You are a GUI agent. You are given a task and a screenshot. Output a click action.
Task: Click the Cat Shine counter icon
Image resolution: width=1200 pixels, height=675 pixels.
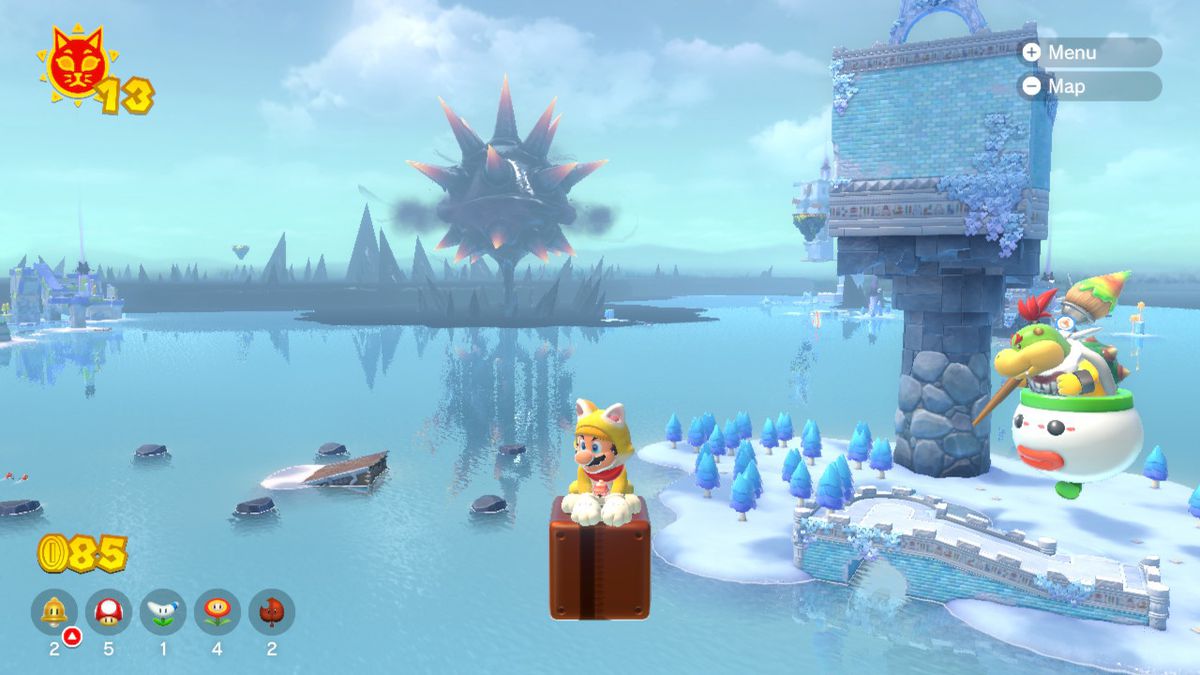[78, 66]
